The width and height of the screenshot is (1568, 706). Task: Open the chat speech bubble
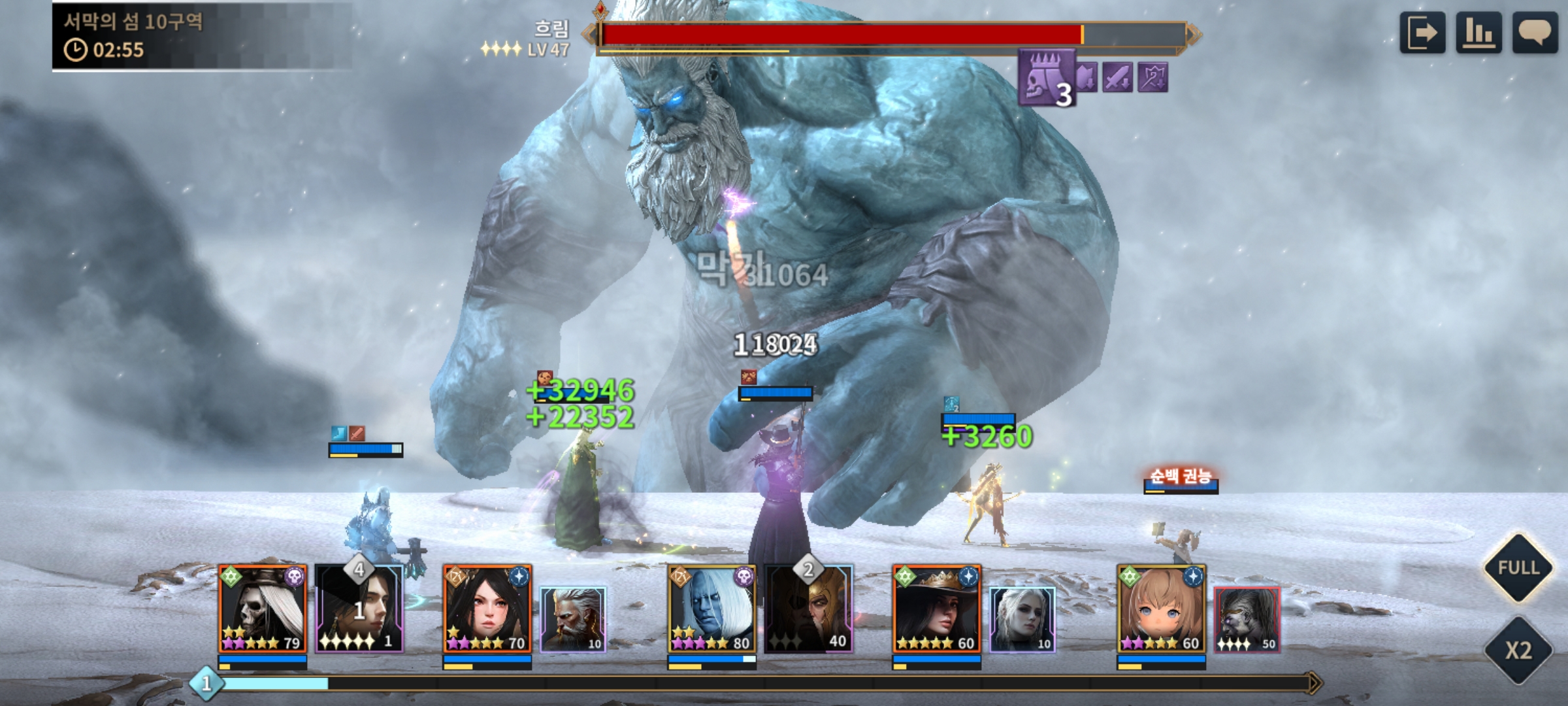coord(1535,33)
